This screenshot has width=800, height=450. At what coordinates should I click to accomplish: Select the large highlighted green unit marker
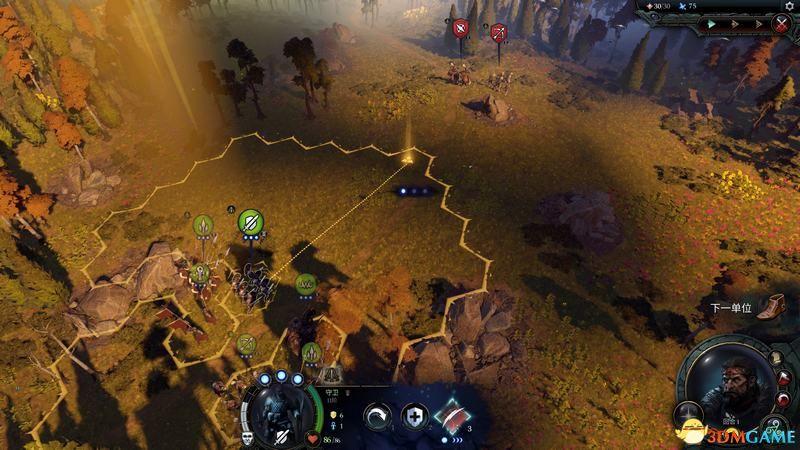tap(250, 222)
